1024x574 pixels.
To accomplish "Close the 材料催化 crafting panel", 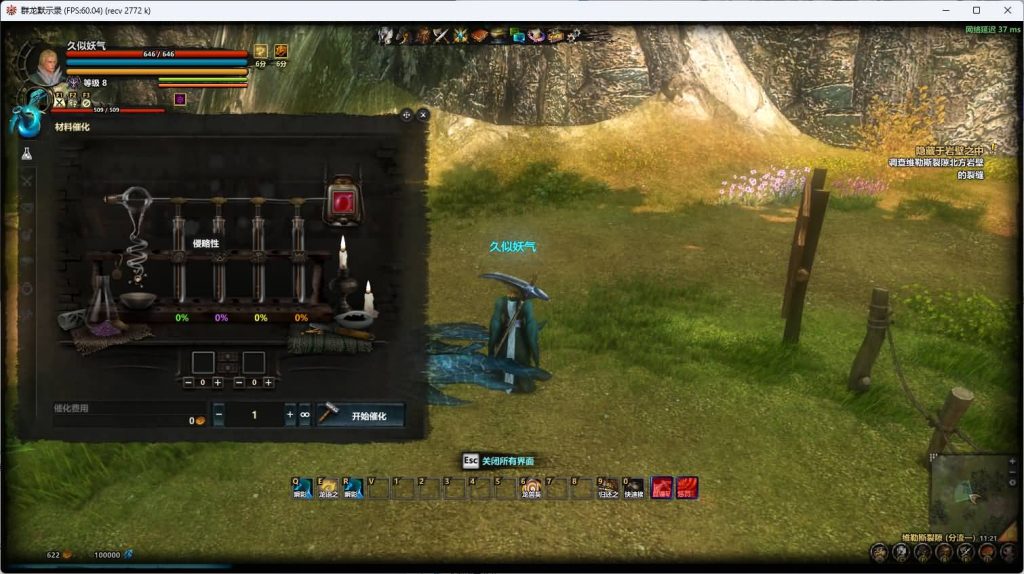I will click(x=423, y=115).
